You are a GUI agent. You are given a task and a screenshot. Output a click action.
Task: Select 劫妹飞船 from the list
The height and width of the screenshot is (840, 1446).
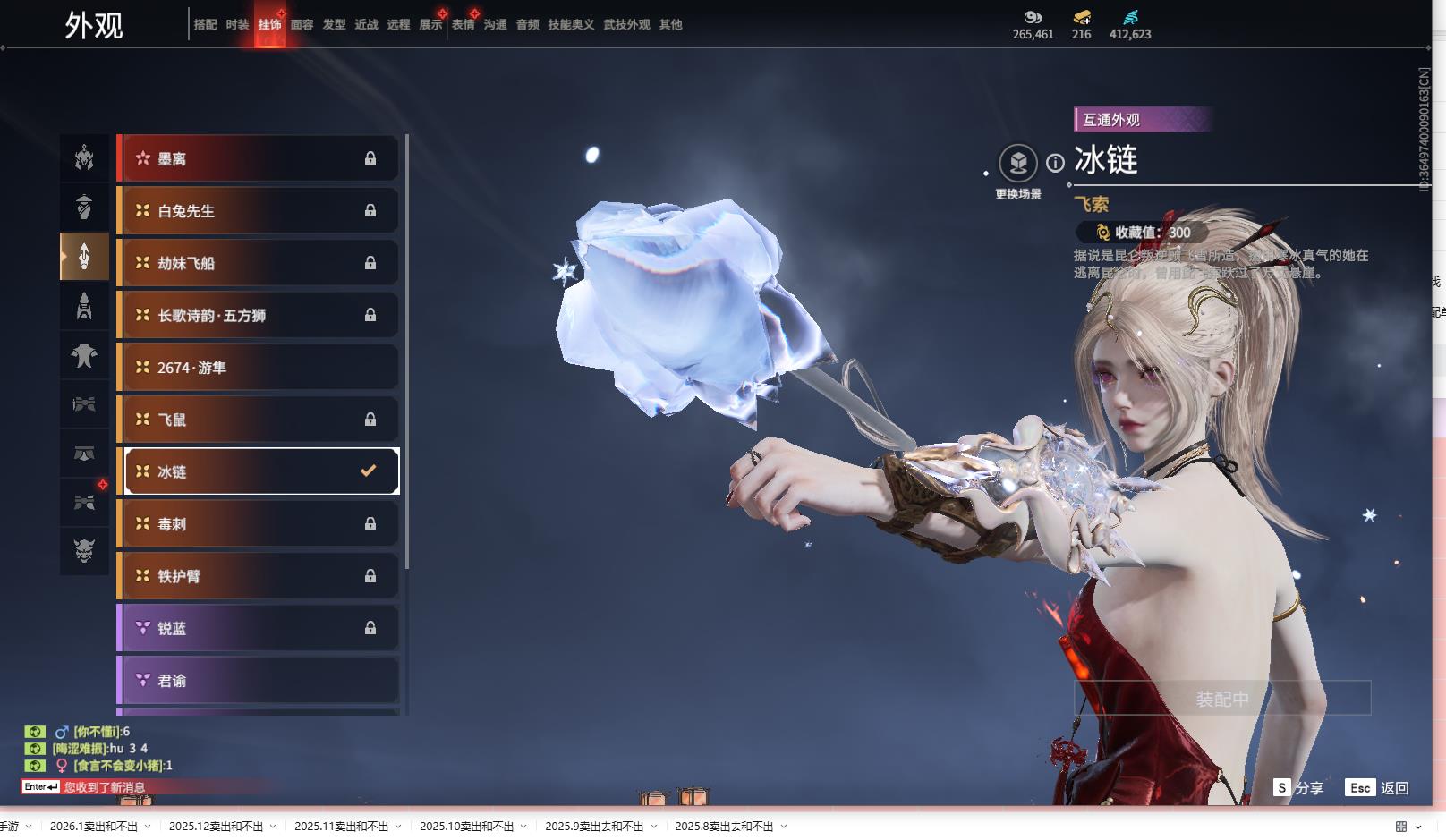point(258,263)
